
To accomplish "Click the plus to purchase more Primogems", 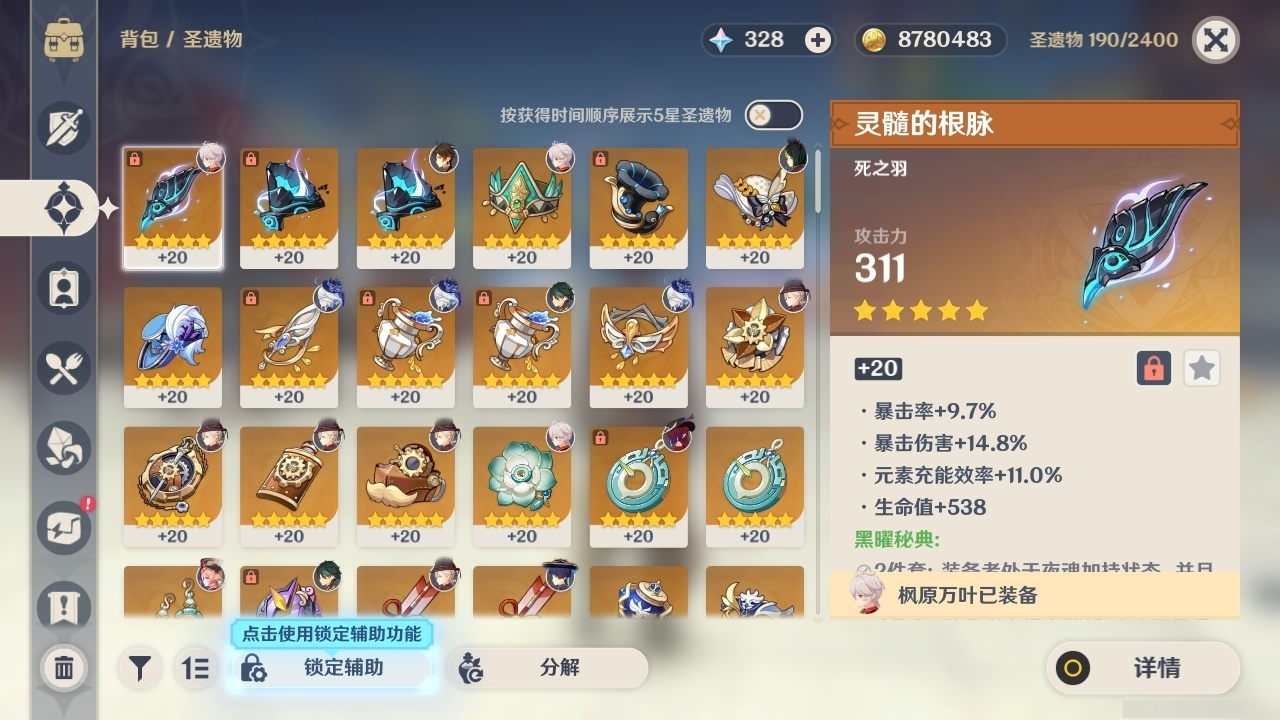I will (819, 40).
